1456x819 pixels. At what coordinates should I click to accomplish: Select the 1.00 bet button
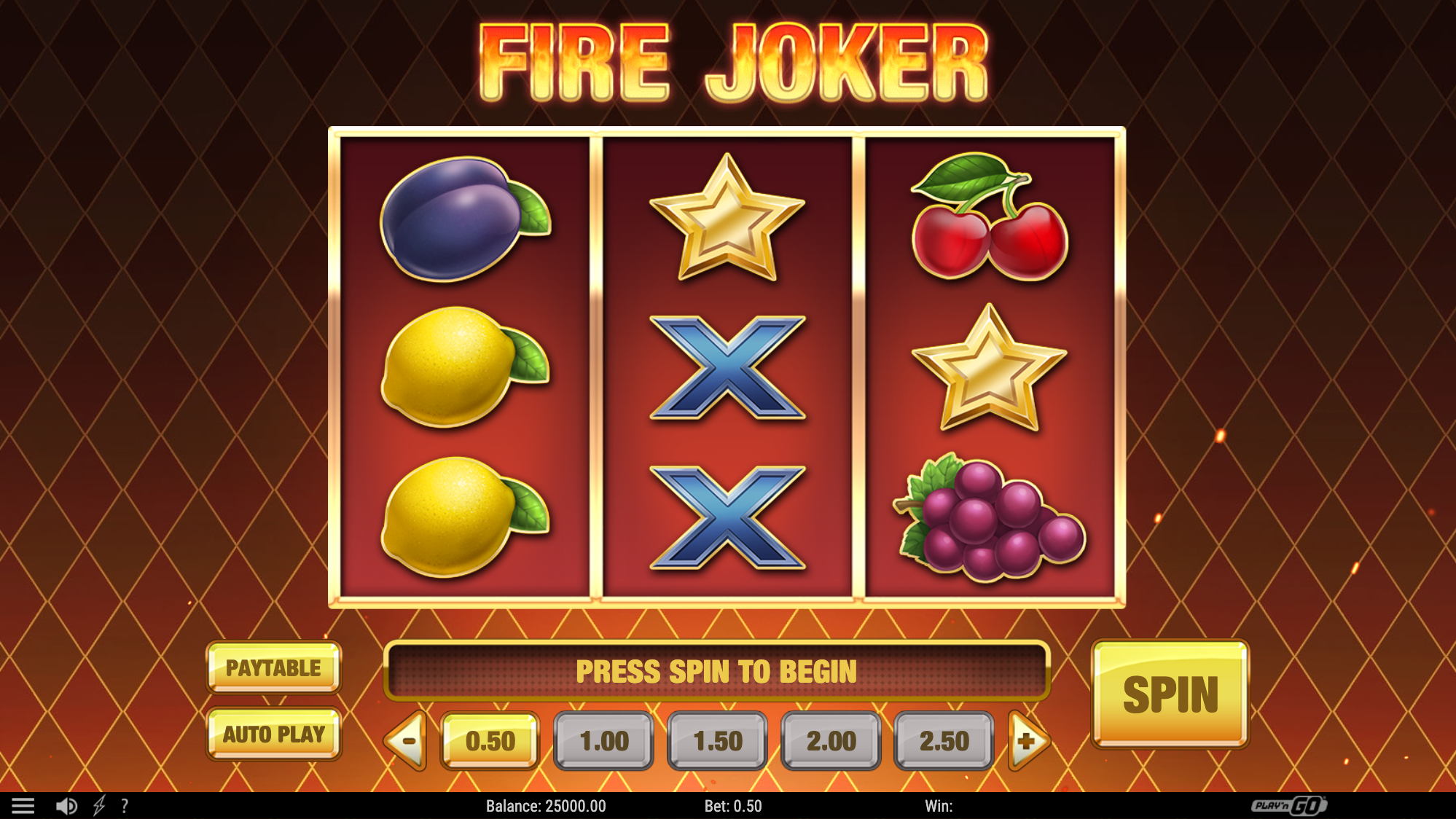(x=603, y=740)
